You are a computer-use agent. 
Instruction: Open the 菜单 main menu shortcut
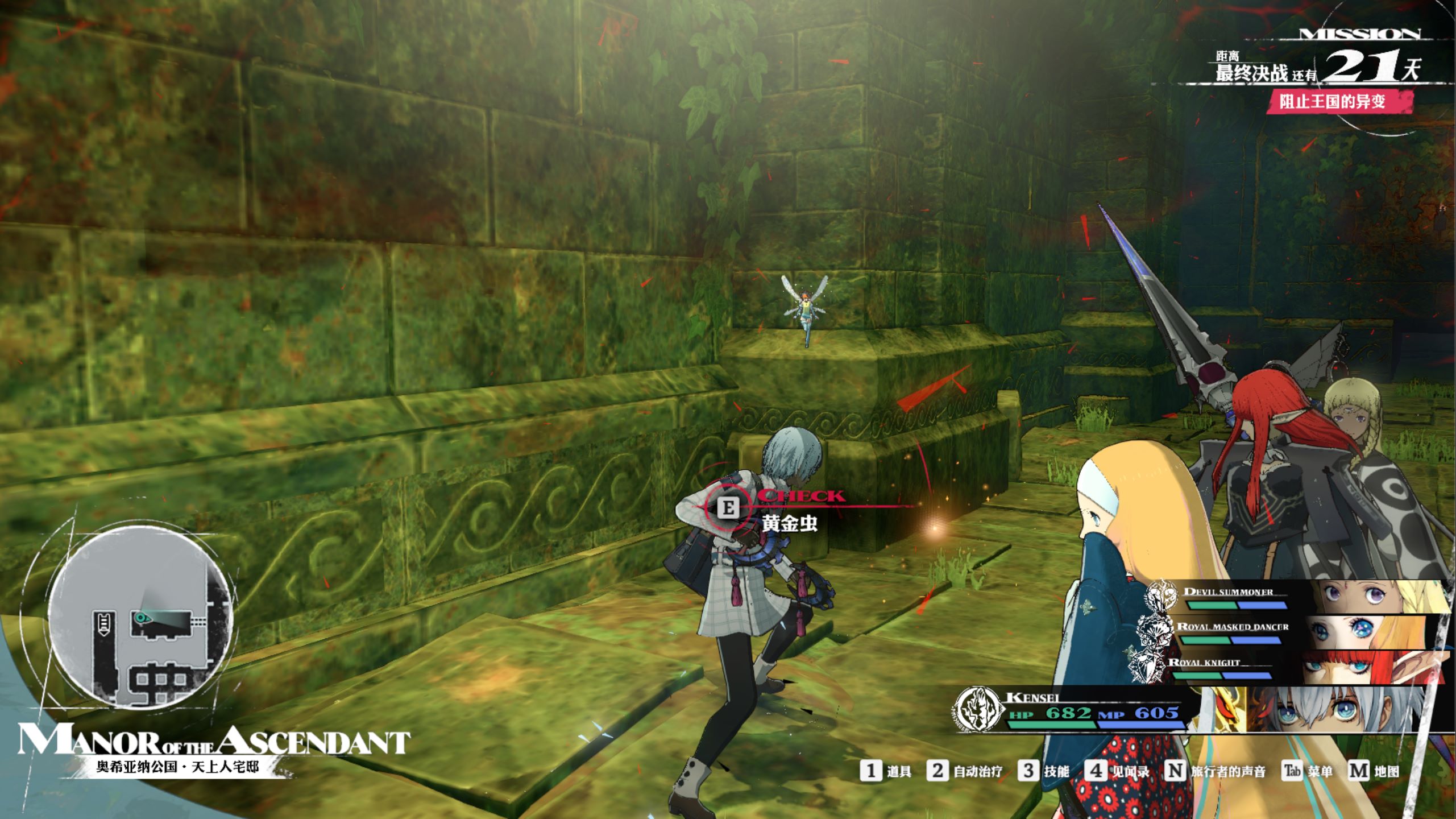[1308, 771]
